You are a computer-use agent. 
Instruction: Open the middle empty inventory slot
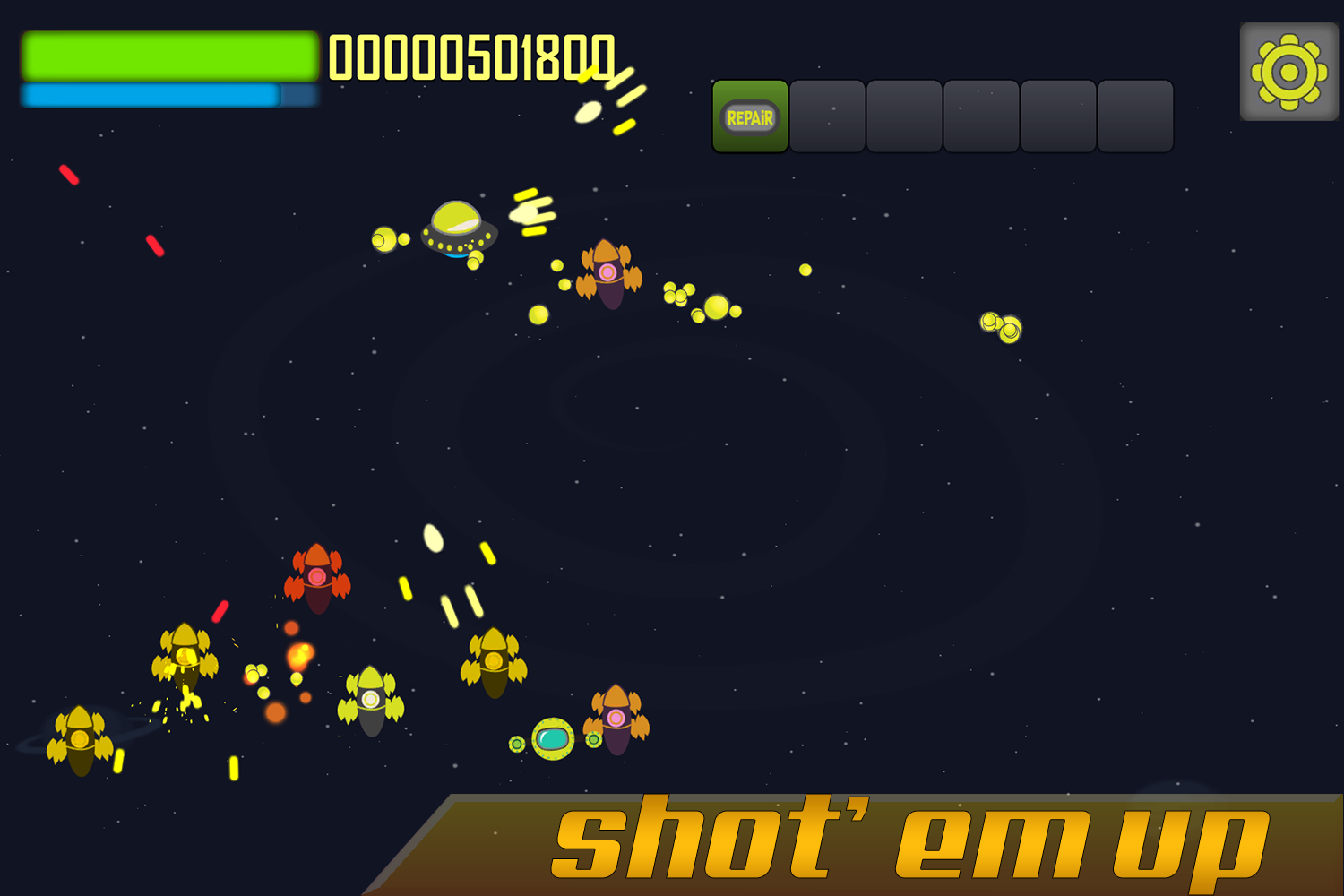[980, 116]
